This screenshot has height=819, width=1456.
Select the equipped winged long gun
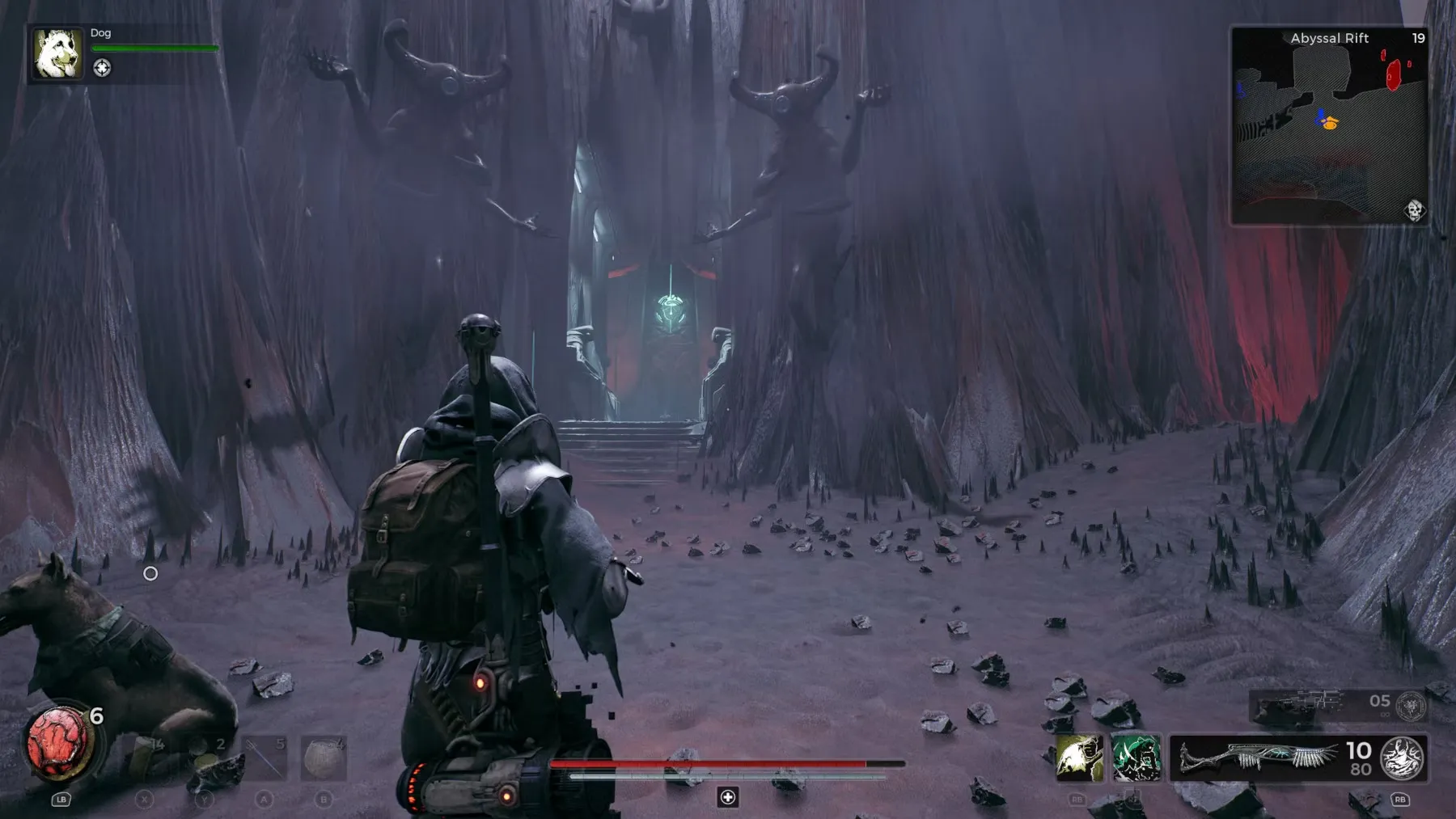click(x=1259, y=758)
